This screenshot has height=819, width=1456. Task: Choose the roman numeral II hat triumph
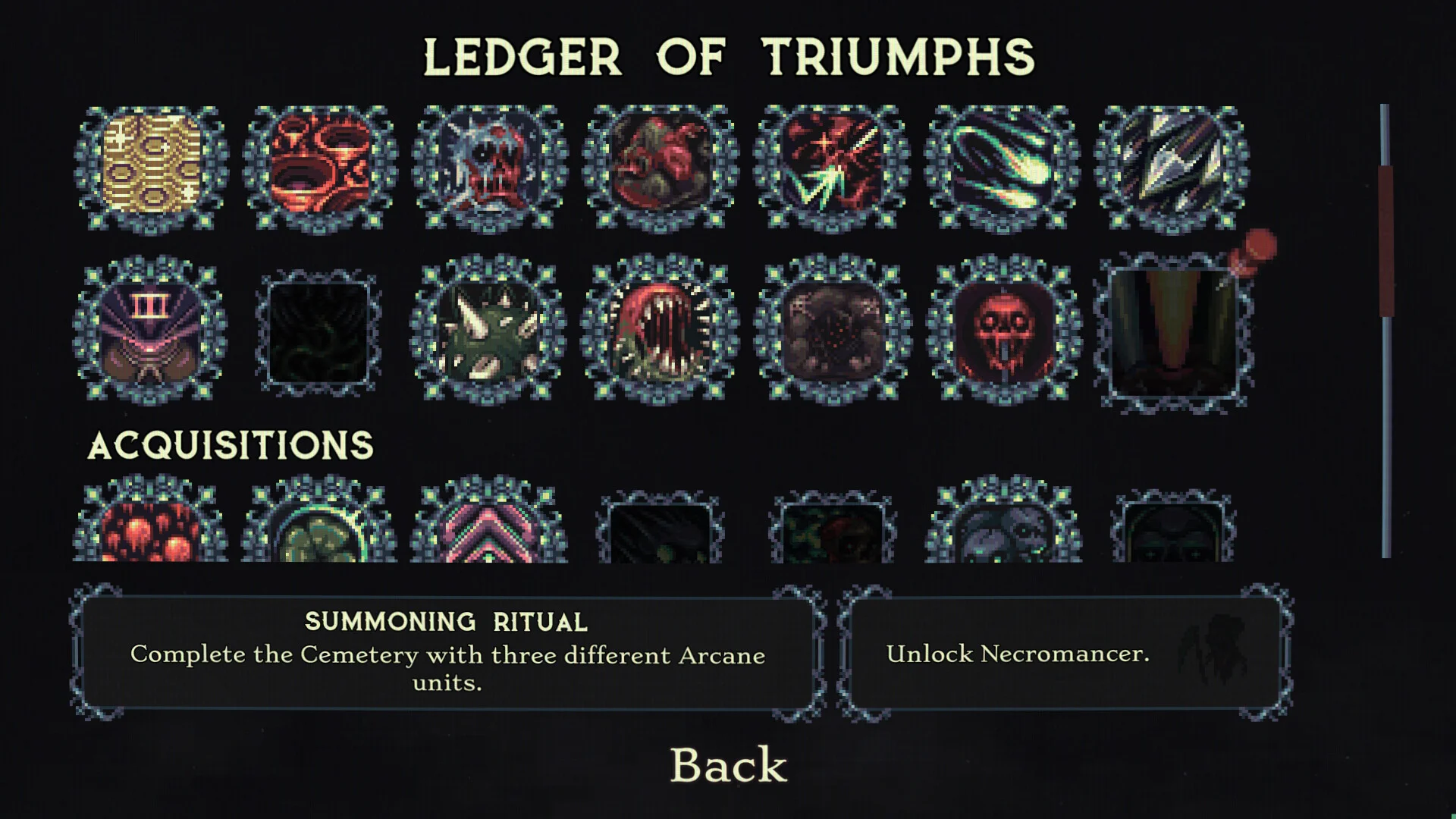tap(150, 329)
